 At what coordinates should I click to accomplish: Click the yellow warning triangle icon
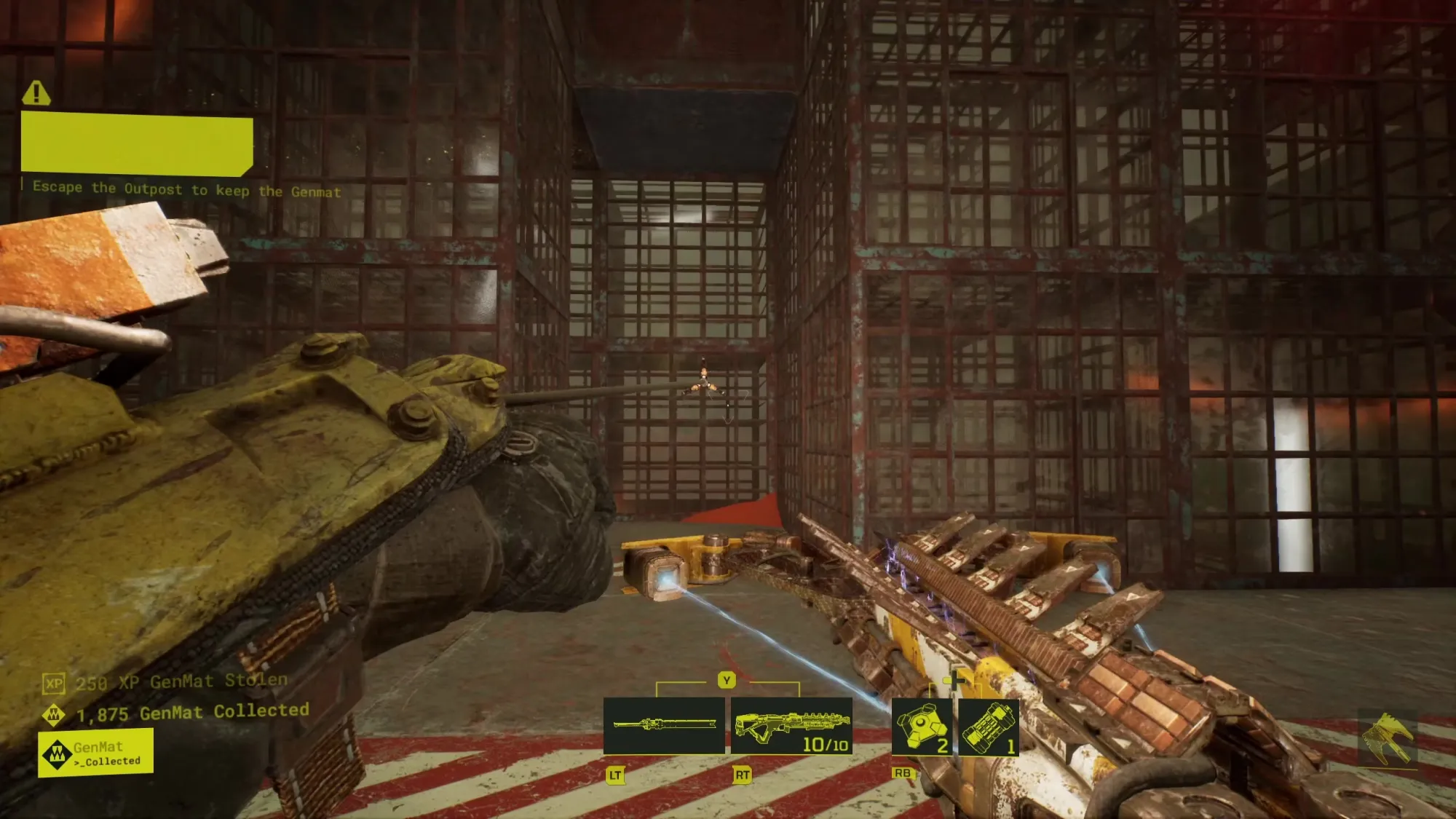36,93
